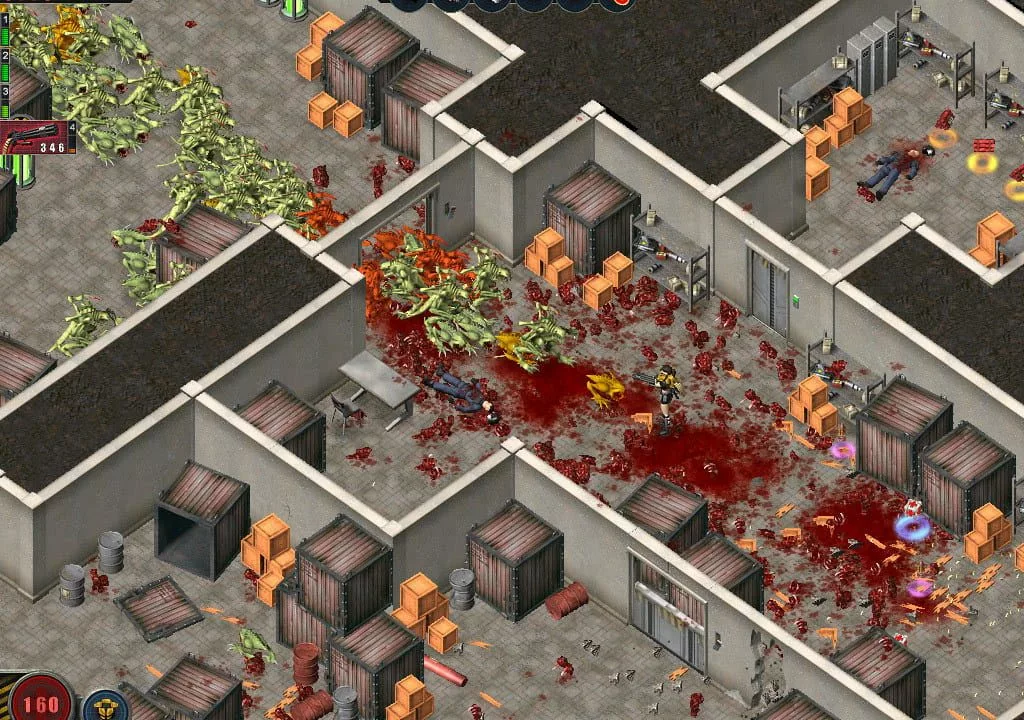Open the yellow armor suit icon
The width and height of the screenshot is (1024, 720).
point(105,706)
